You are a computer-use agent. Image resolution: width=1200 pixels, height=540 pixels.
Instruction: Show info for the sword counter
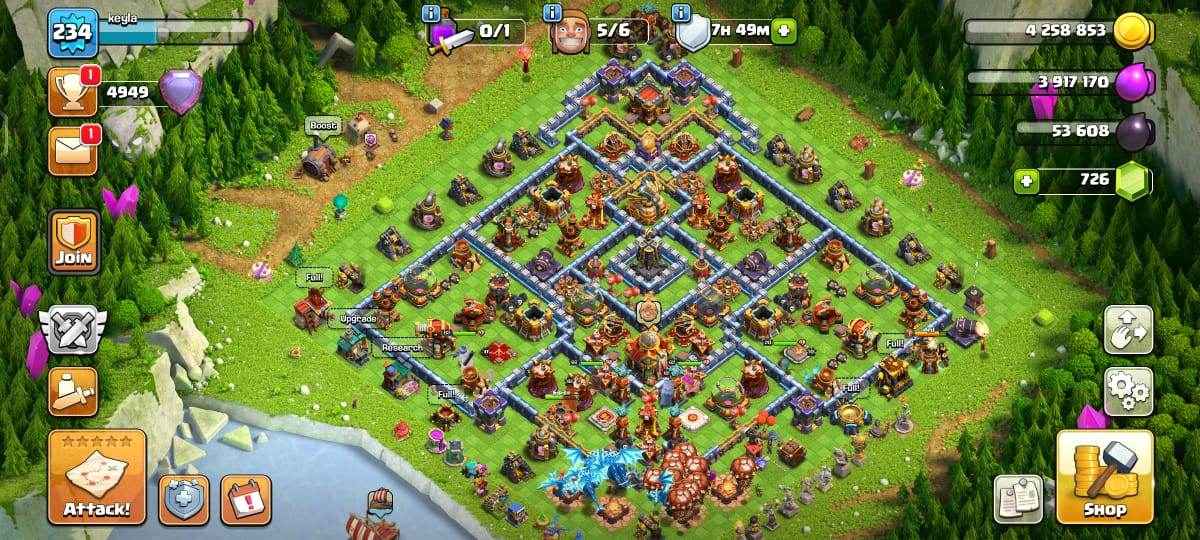(x=432, y=13)
